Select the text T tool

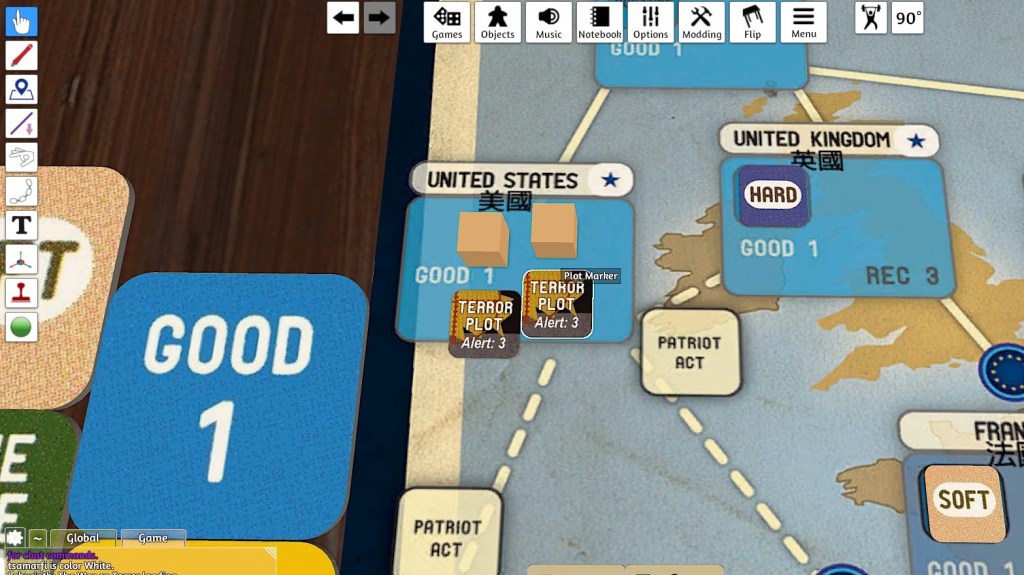[21, 225]
